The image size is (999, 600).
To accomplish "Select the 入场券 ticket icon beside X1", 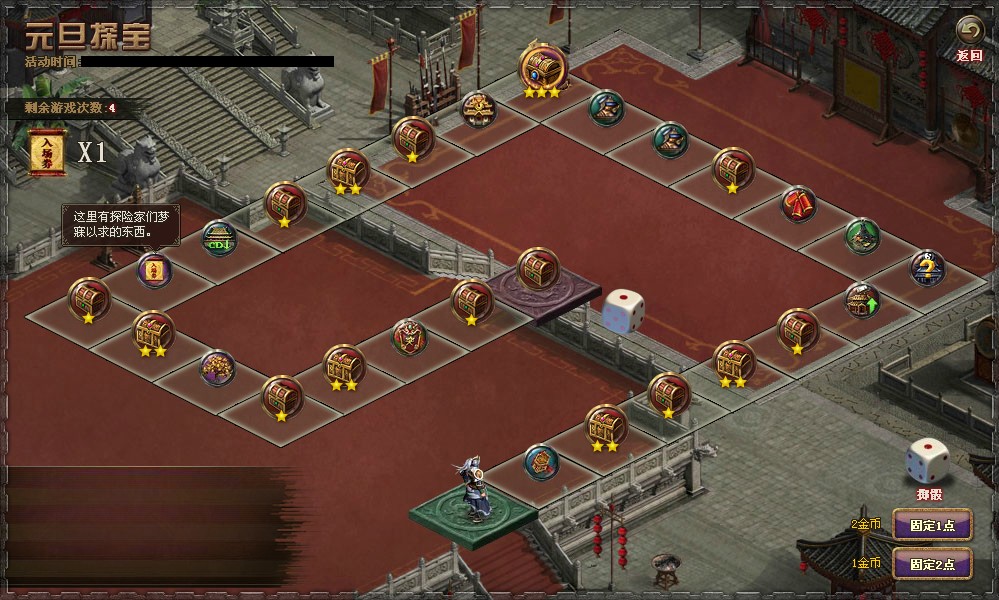I will pyautogui.click(x=46, y=151).
